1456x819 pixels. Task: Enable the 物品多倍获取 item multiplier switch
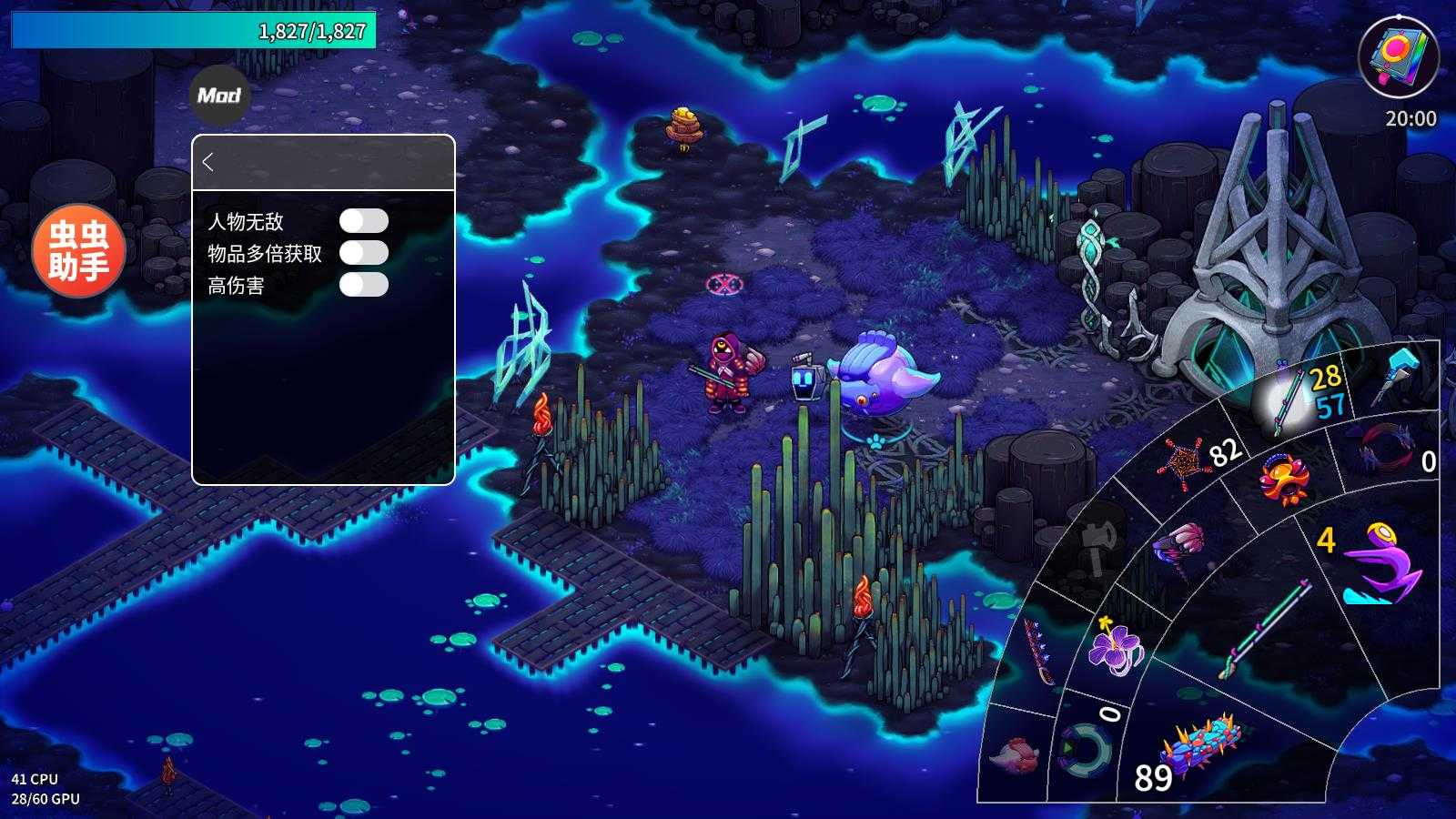[363, 253]
